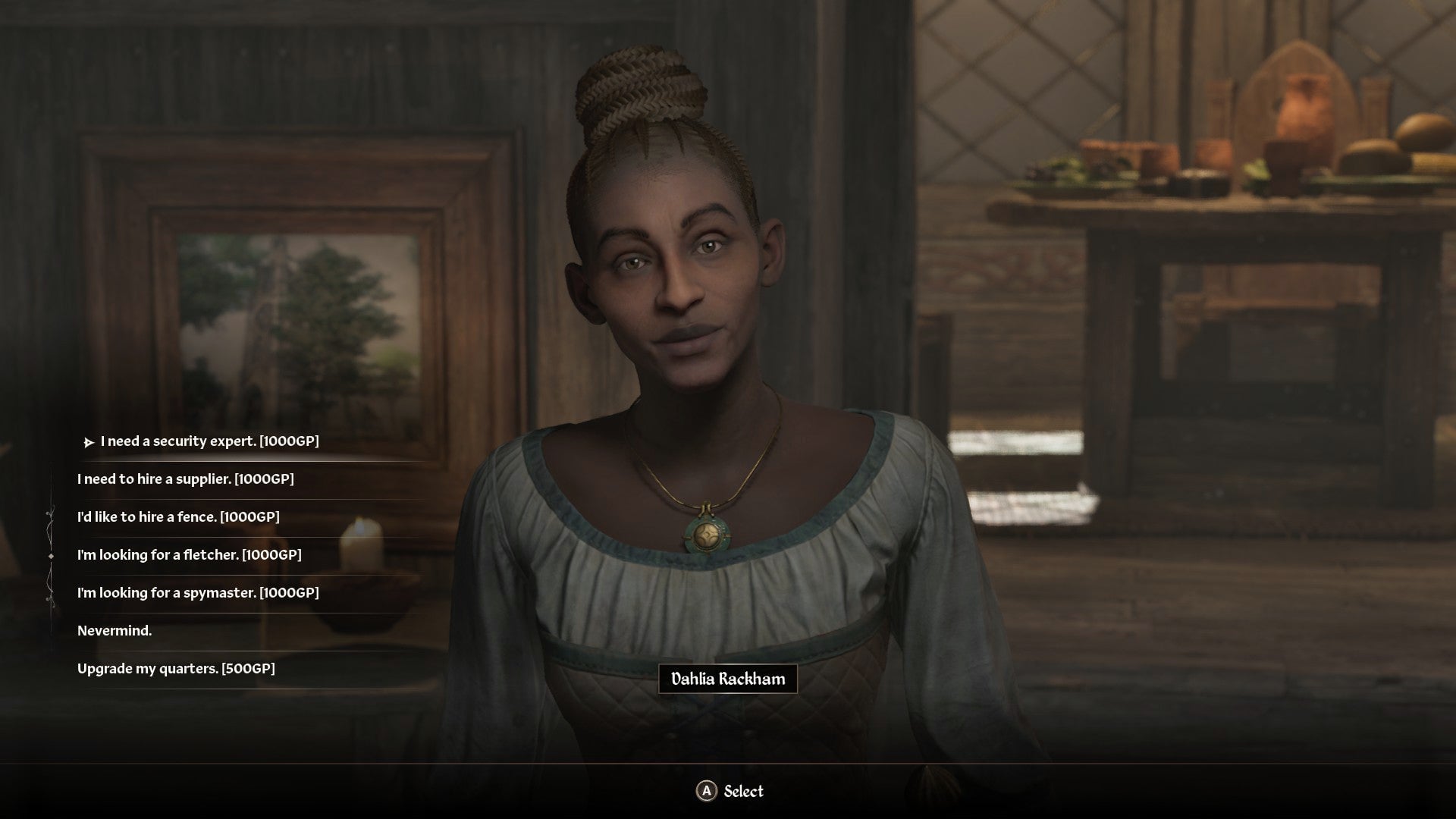
Task: Select 'I need a security expert' option
Action: click(x=207, y=441)
